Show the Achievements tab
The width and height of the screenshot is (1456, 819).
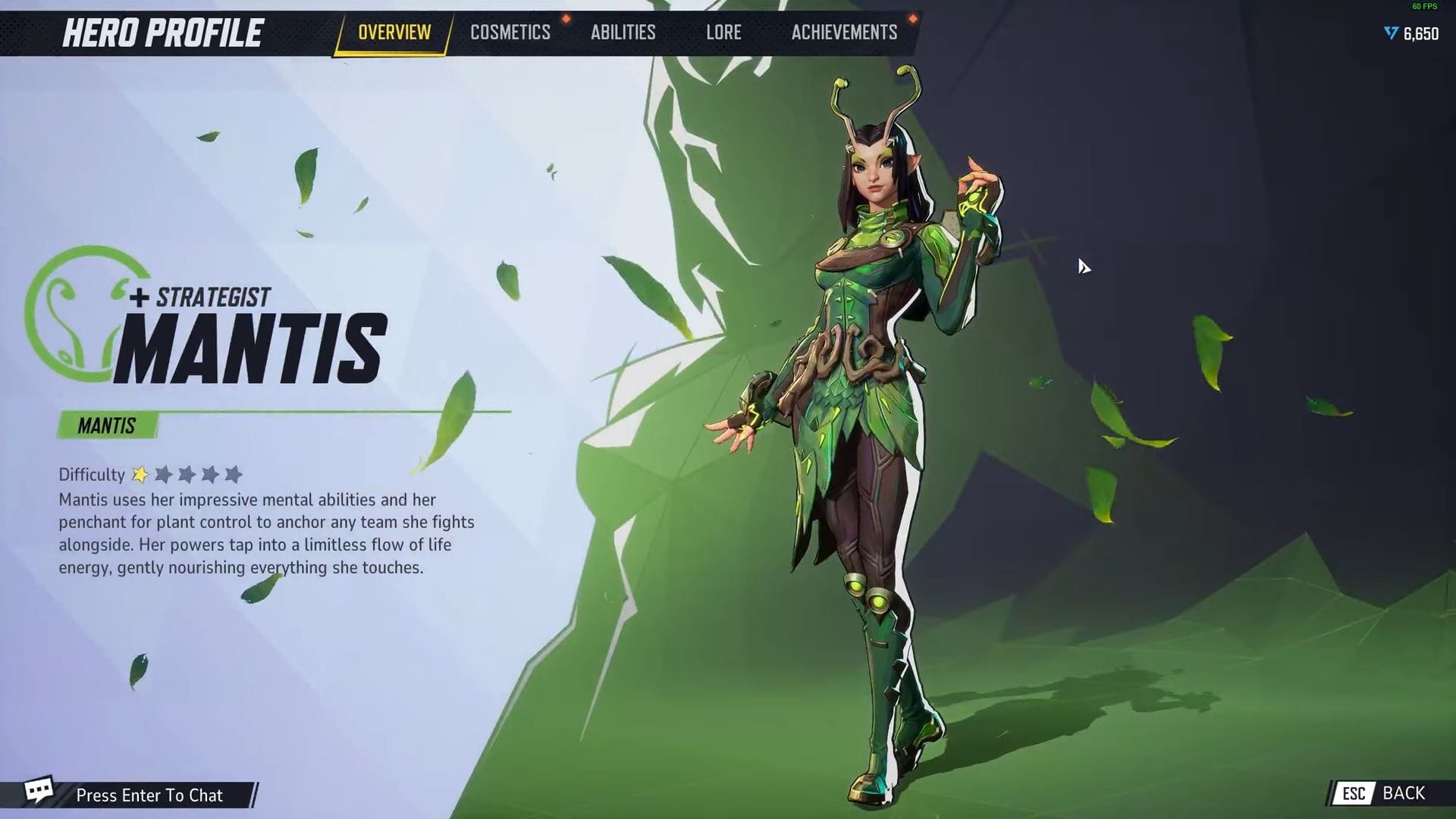click(x=844, y=33)
